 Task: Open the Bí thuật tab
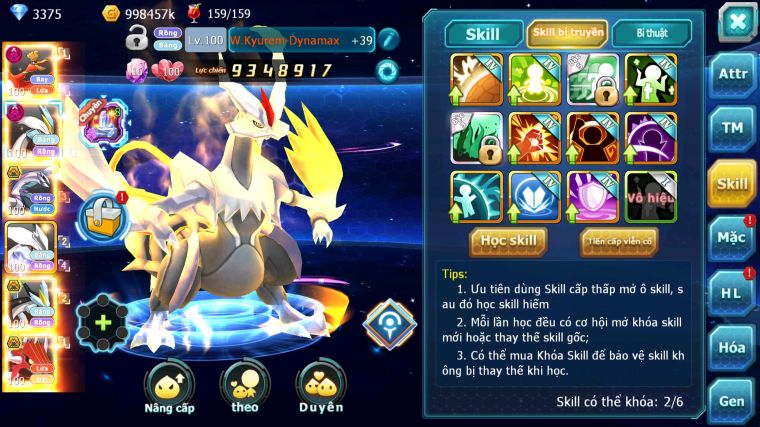click(651, 33)
